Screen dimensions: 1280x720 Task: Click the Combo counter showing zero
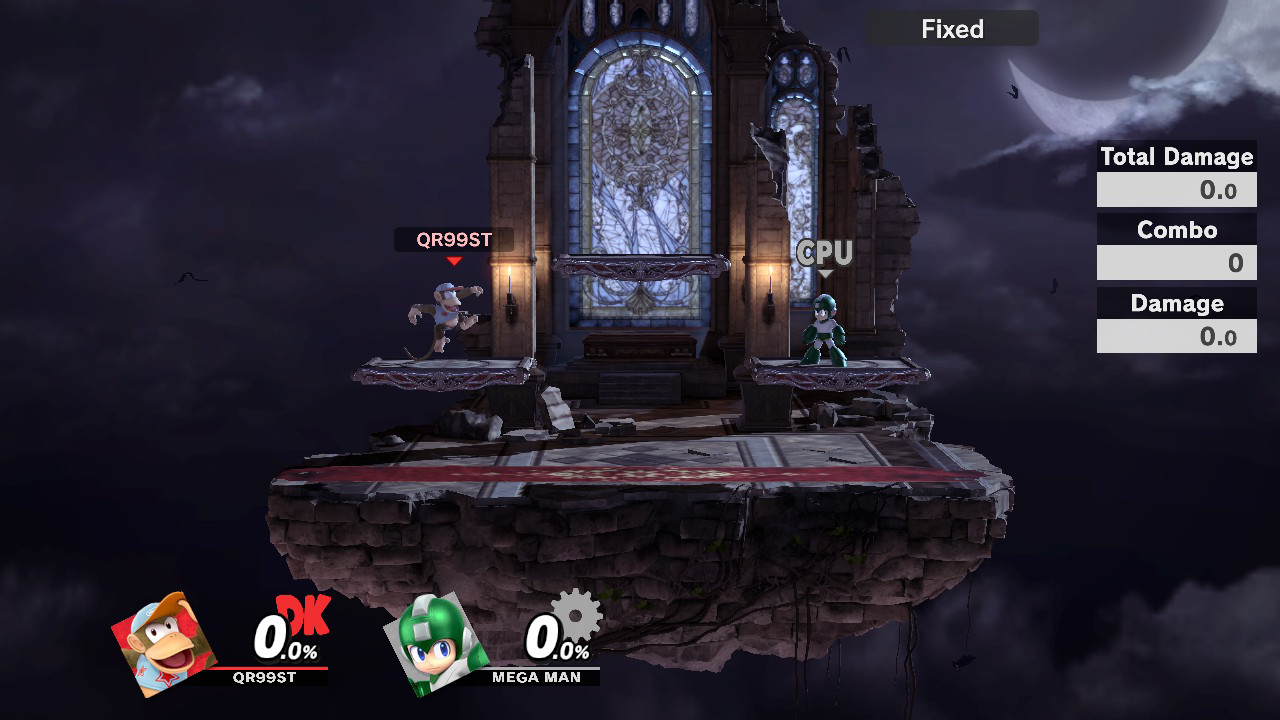tap(1176, 263)
